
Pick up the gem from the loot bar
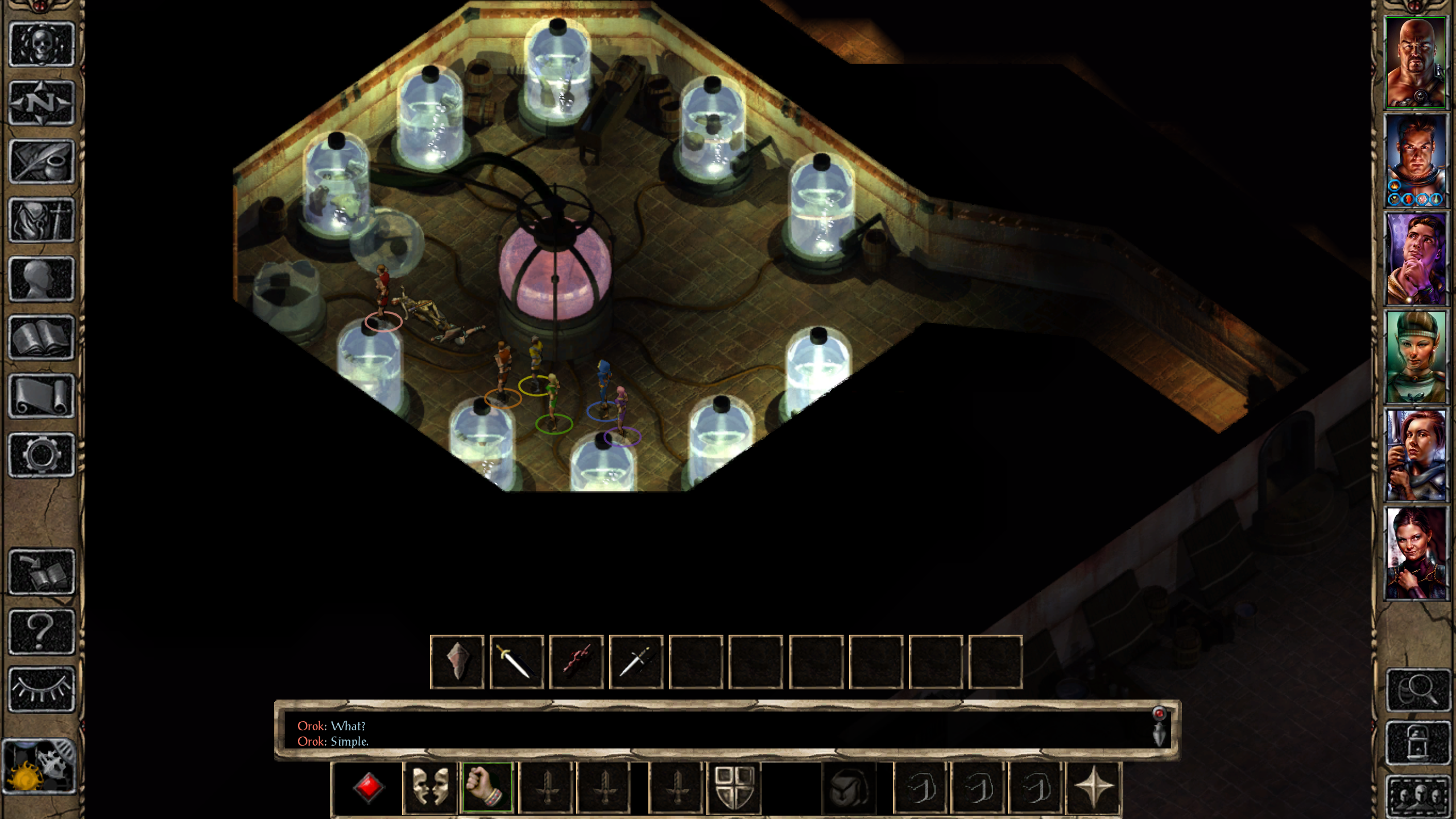[x=457, y=661]
